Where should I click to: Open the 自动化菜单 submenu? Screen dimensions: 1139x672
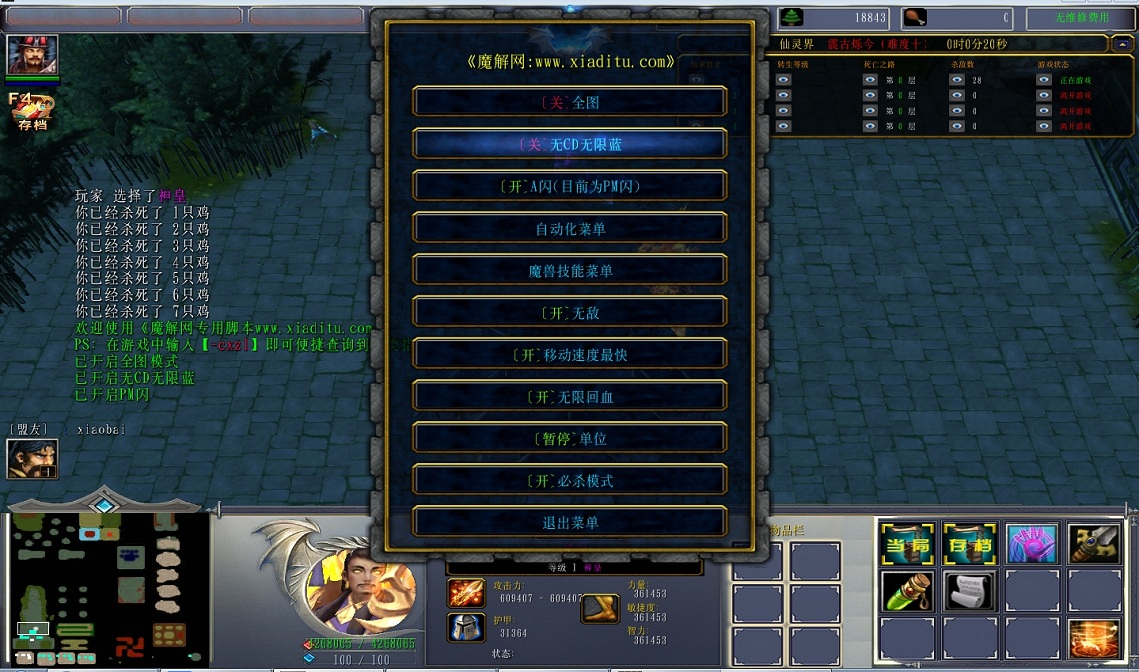pyautogui.click(x=570, y=228)
